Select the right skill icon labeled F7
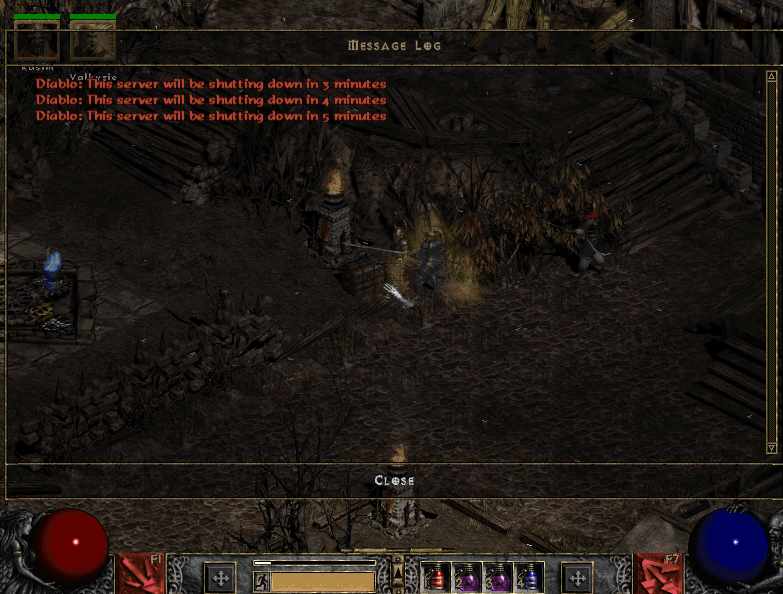The image size is (783, 594). (659, 574)
